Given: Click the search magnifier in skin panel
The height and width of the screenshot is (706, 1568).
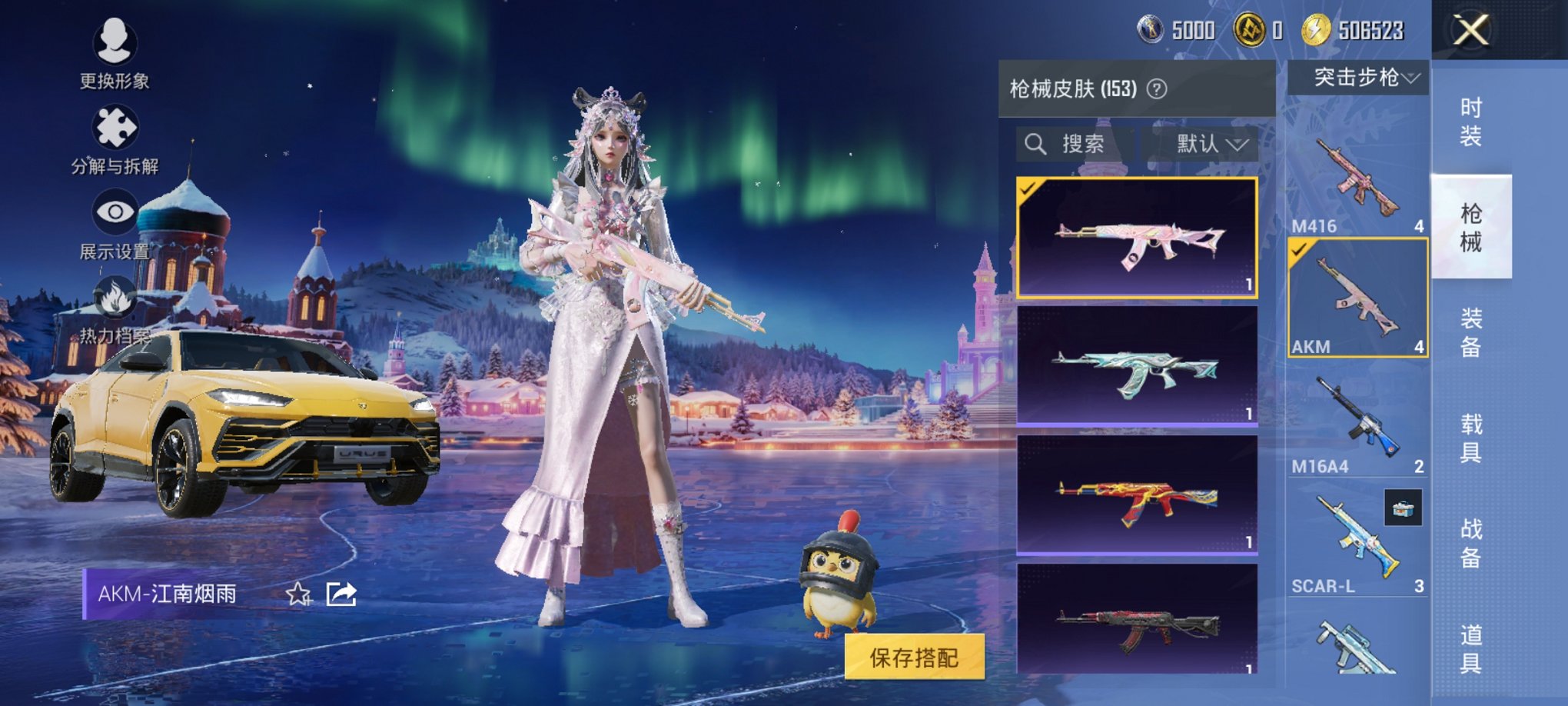Looking at the screenshot, I should (1036, 145).
